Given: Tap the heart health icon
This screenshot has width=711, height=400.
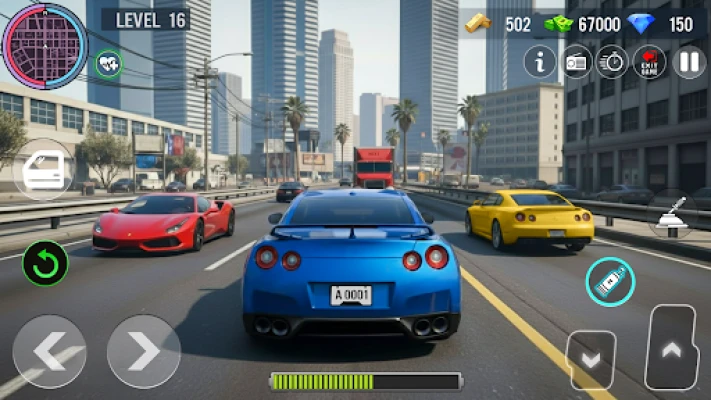Looking at the screenshot, I should click(x=109, y=64).
